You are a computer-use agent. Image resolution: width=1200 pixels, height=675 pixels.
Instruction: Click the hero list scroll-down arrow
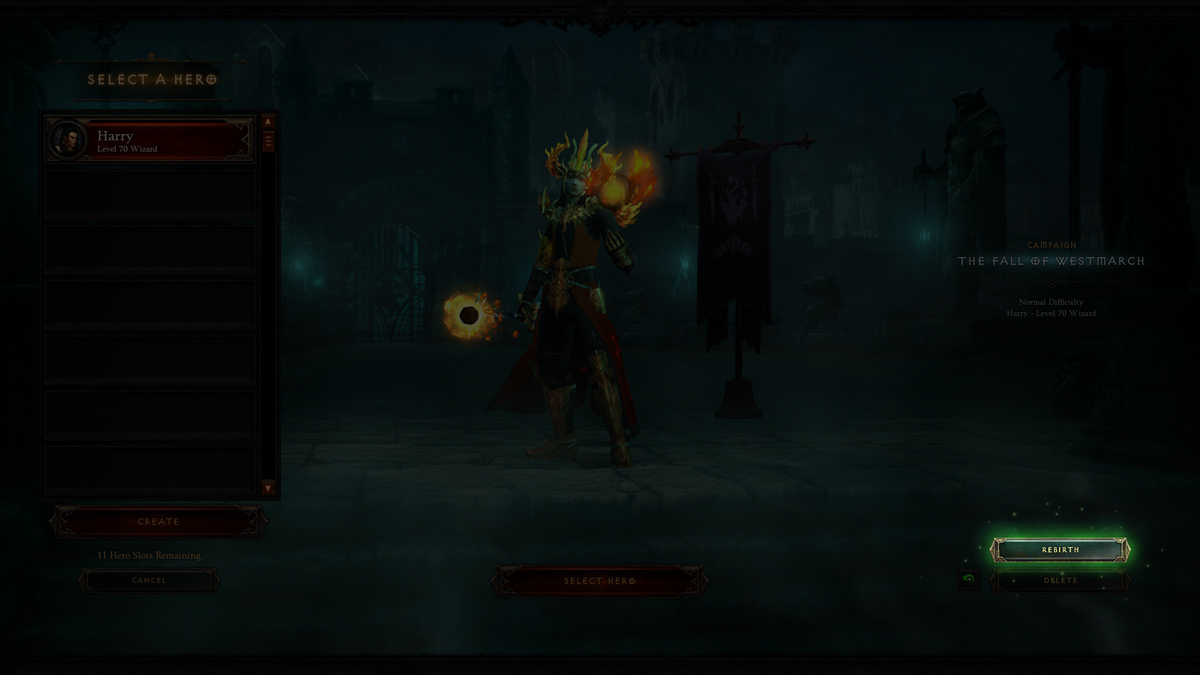[268, 488]
